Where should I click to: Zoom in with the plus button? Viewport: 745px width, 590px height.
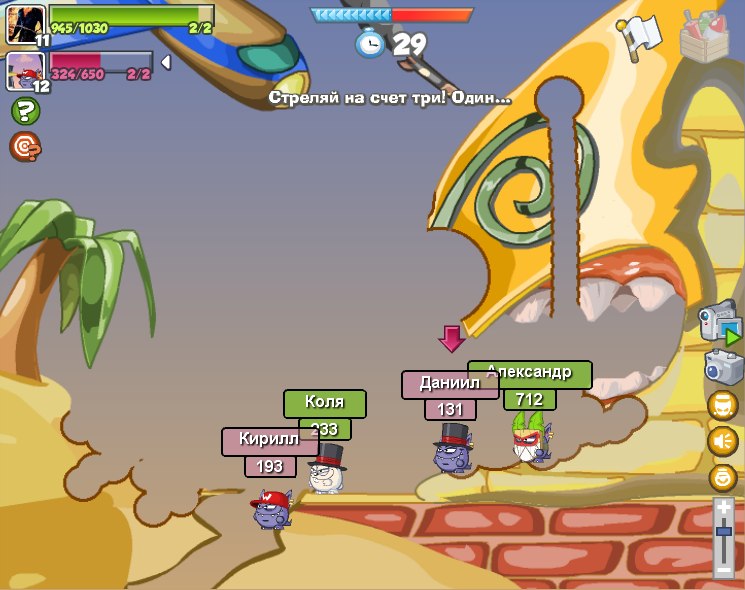tap(724, 508)
